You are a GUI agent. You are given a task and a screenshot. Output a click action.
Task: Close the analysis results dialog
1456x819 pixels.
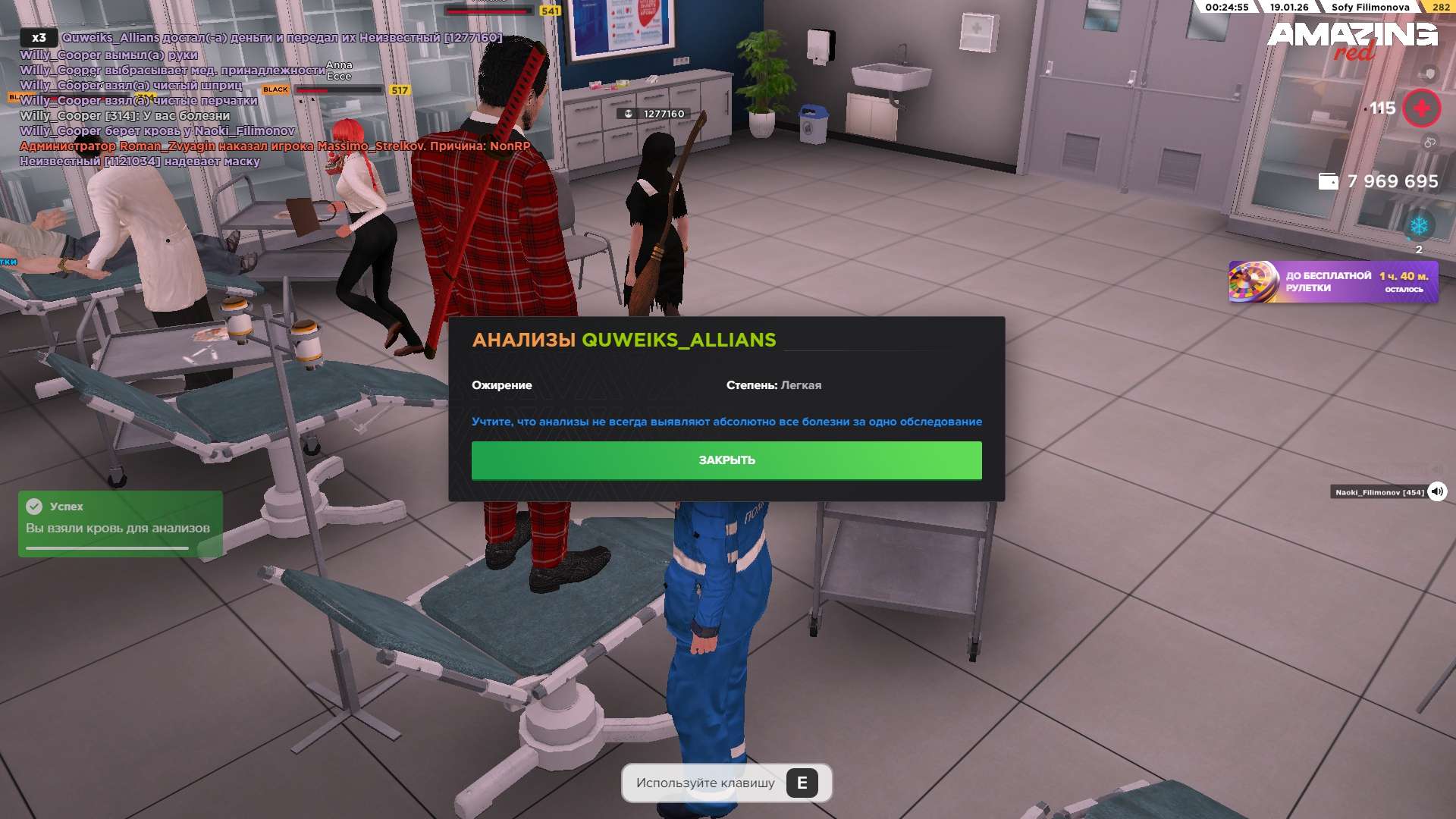click(x=726, y=460)
